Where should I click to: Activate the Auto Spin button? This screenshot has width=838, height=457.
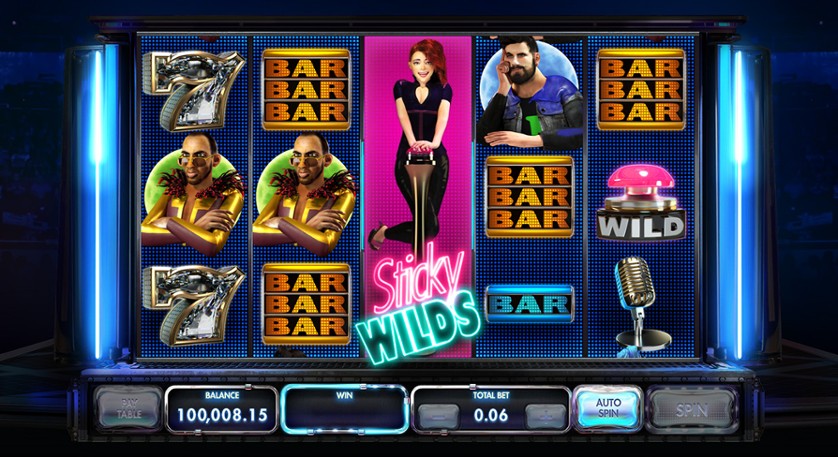click(607, 409)
